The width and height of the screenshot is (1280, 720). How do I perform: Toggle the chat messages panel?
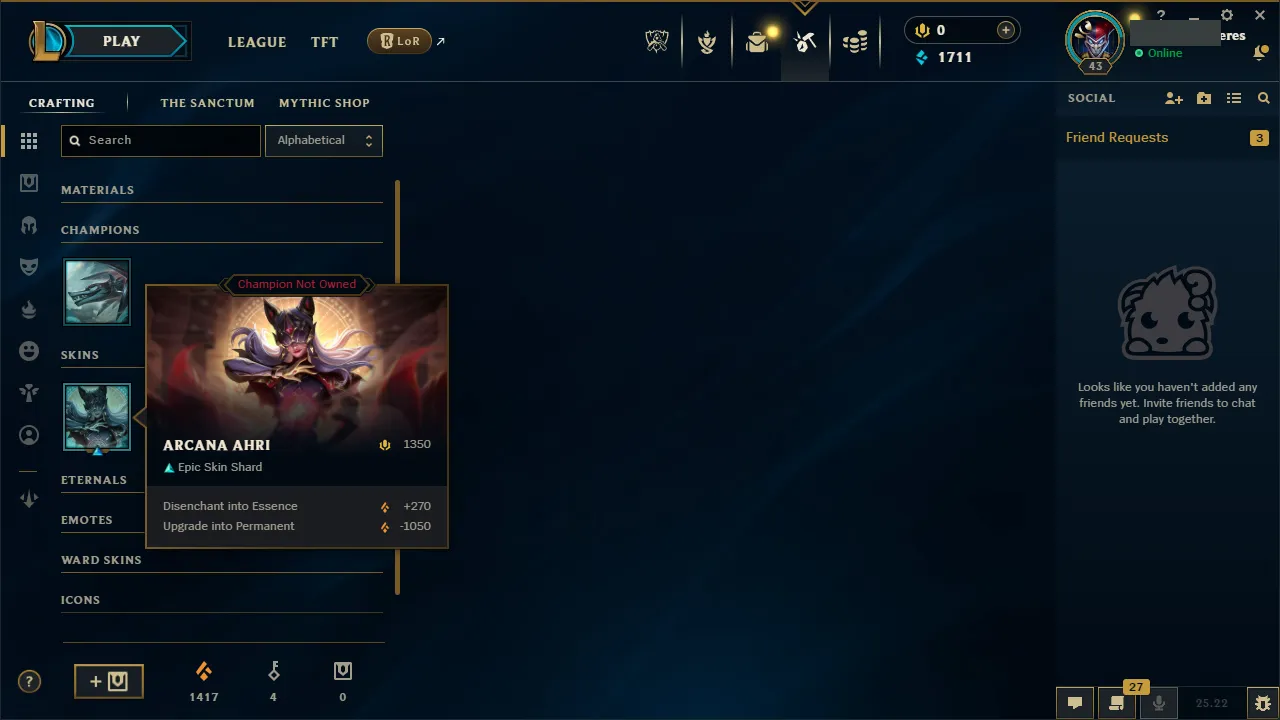pyautogui.click(x=1075, y=703)
